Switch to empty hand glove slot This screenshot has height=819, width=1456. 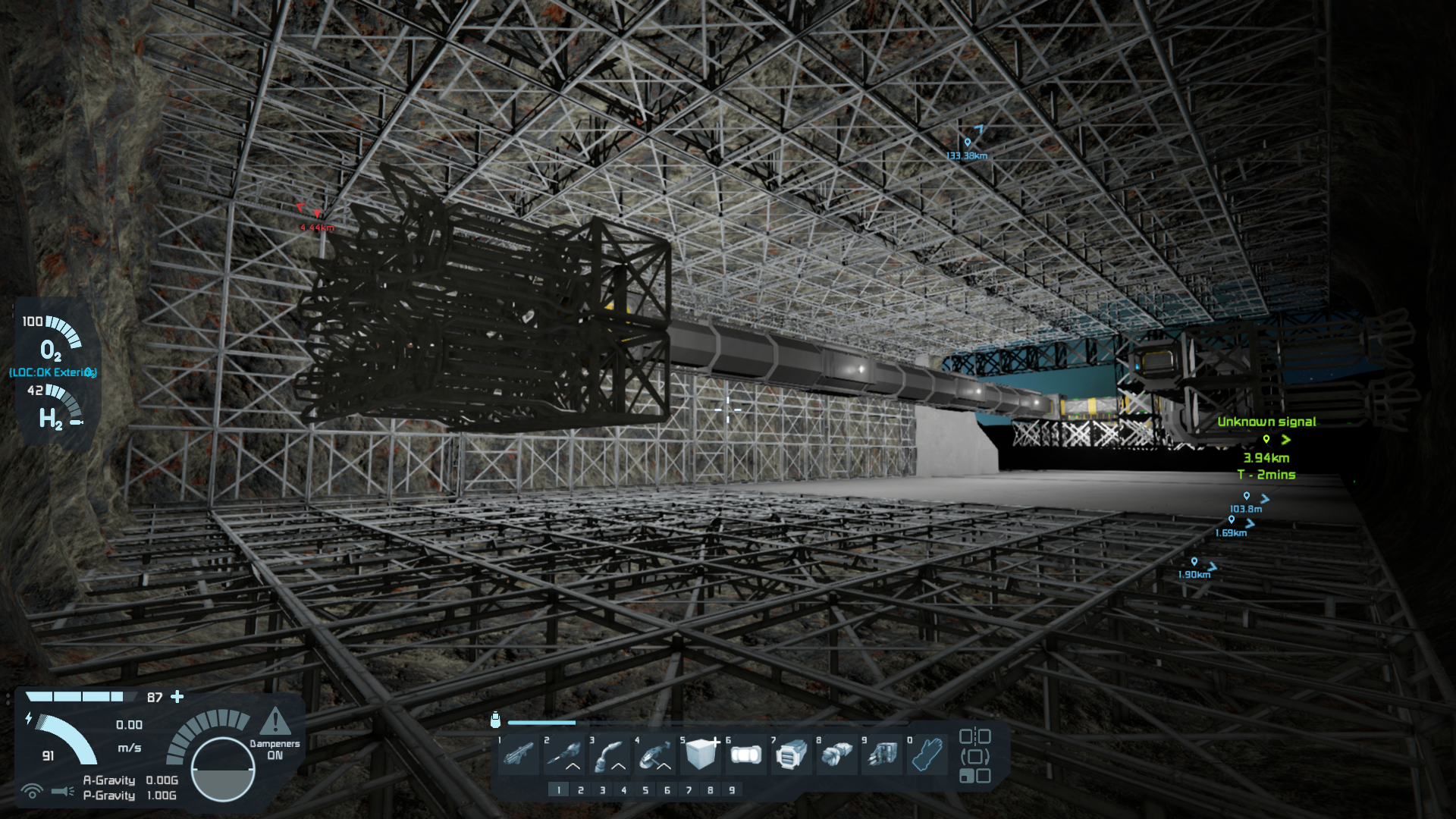928,755
